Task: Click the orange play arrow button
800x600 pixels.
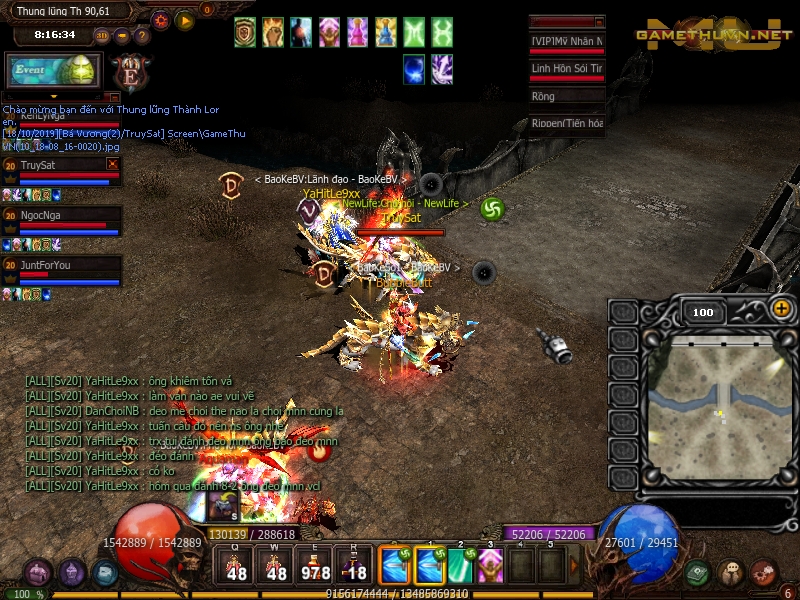Action: [185, 20]
